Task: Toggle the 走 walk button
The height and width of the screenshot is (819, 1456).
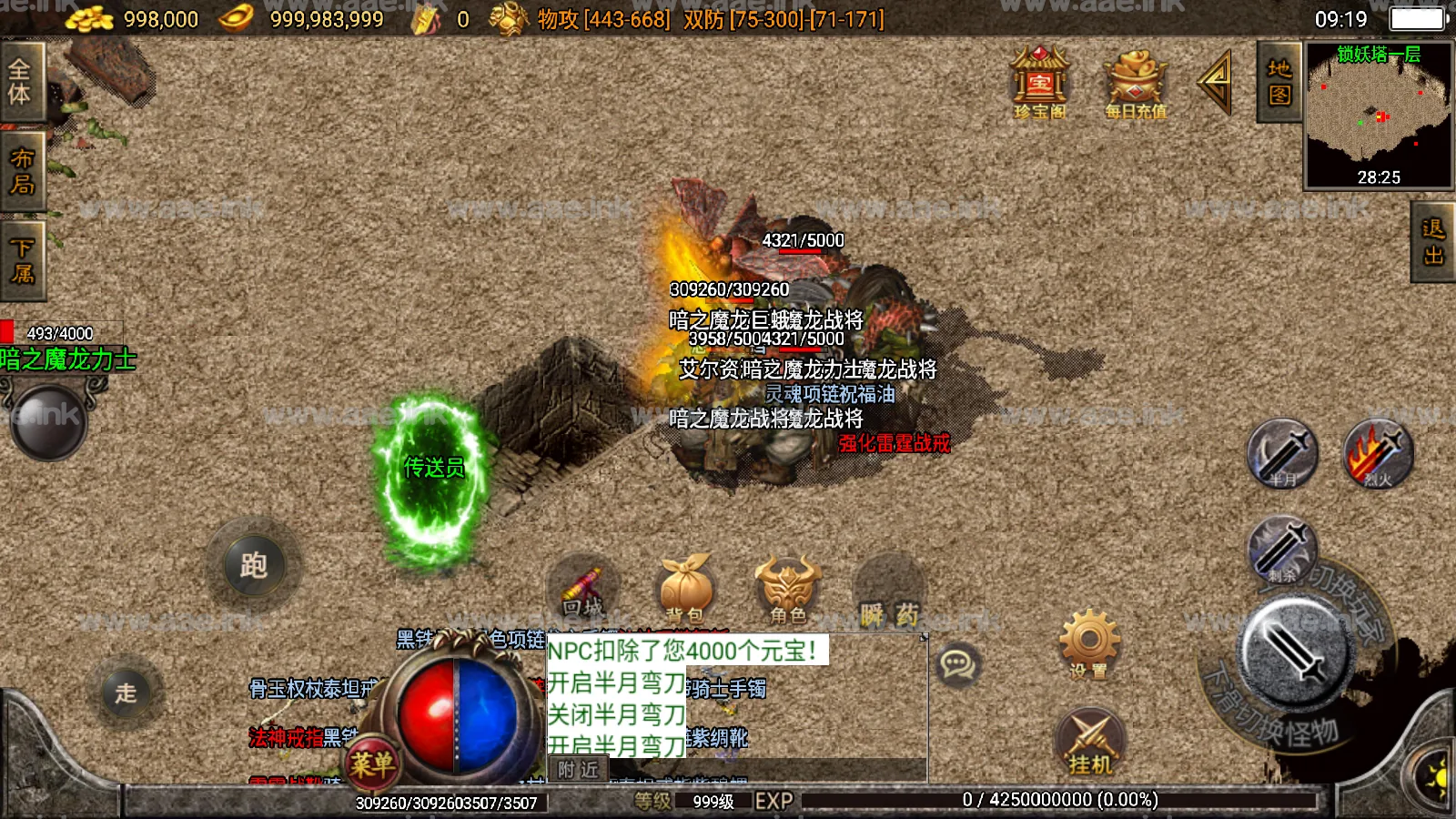Action: [126, 693]
